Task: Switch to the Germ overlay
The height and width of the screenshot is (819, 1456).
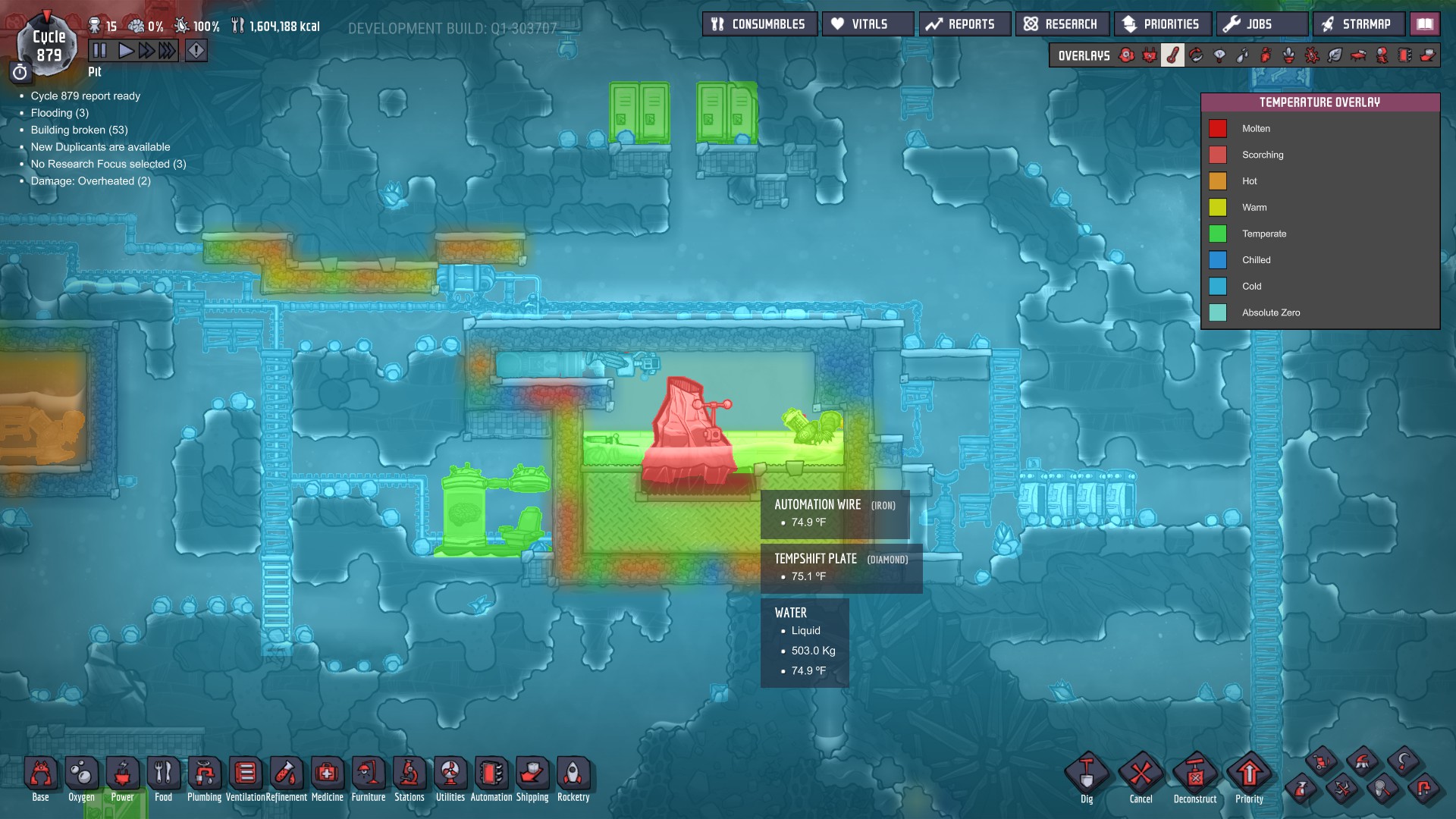Action: click(x=1313, y=55)
